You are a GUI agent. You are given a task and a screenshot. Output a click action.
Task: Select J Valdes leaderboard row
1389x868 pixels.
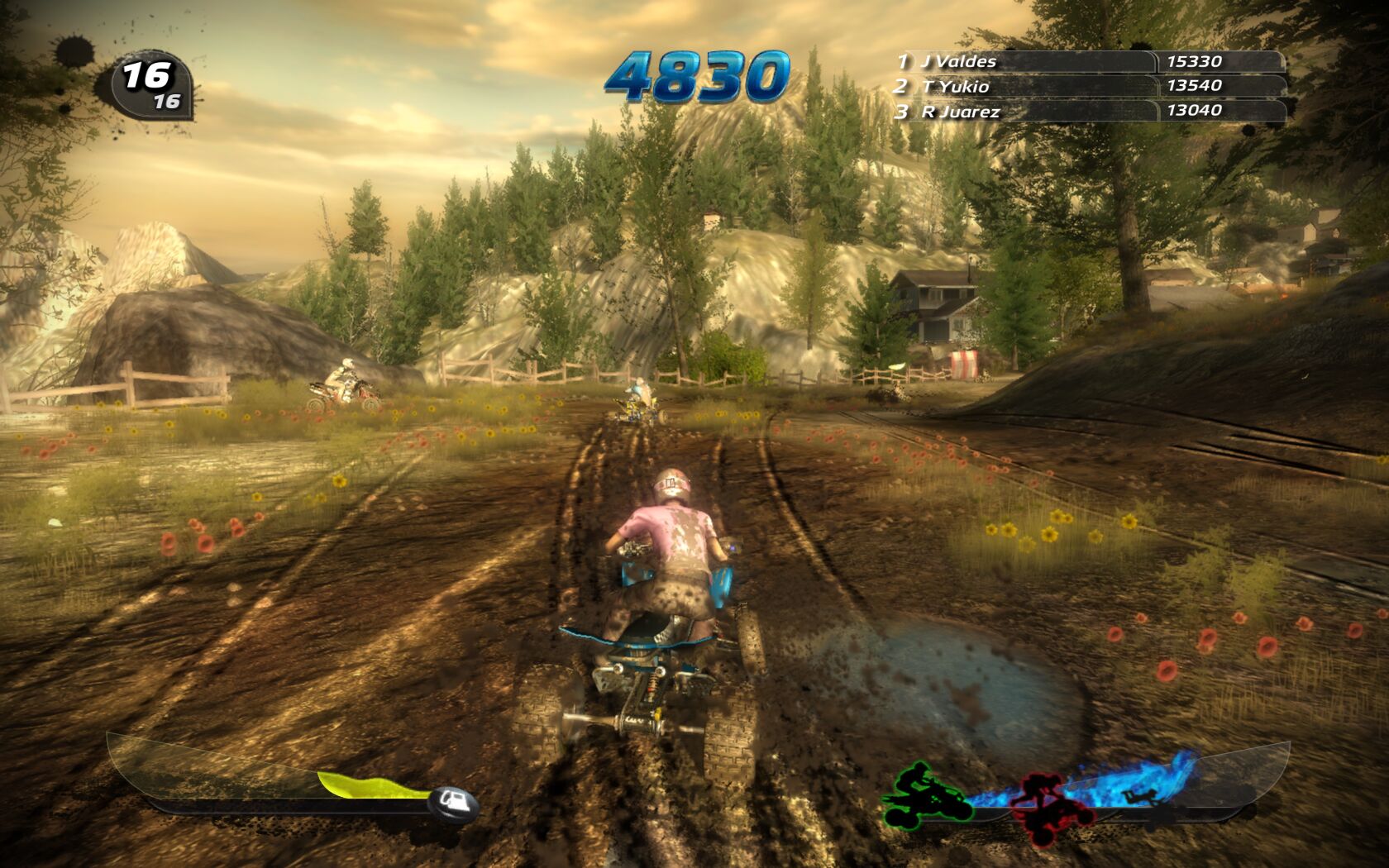click(1090, 61)
